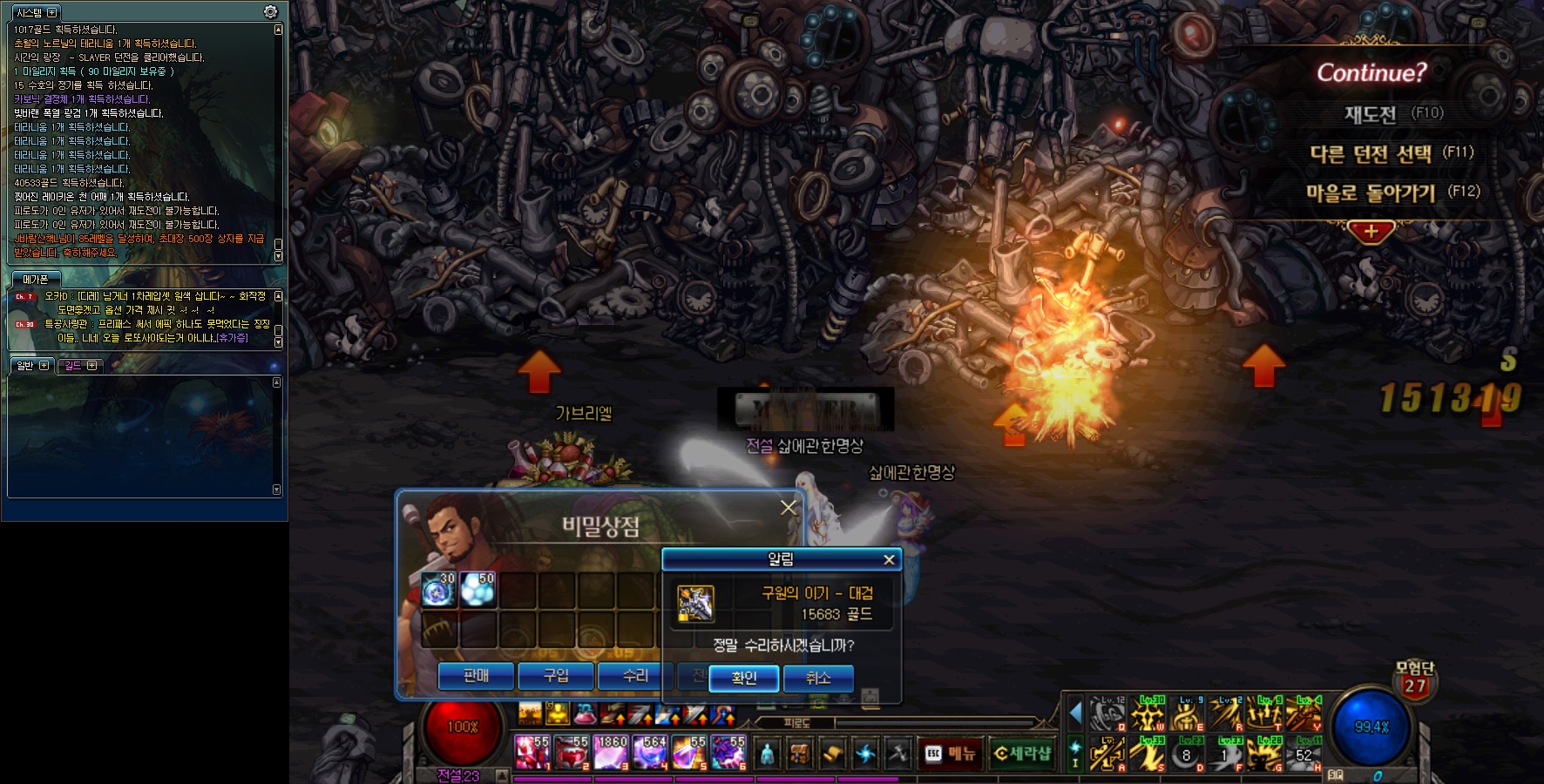Expand the red plus under Continue menu

point(1371,232)
